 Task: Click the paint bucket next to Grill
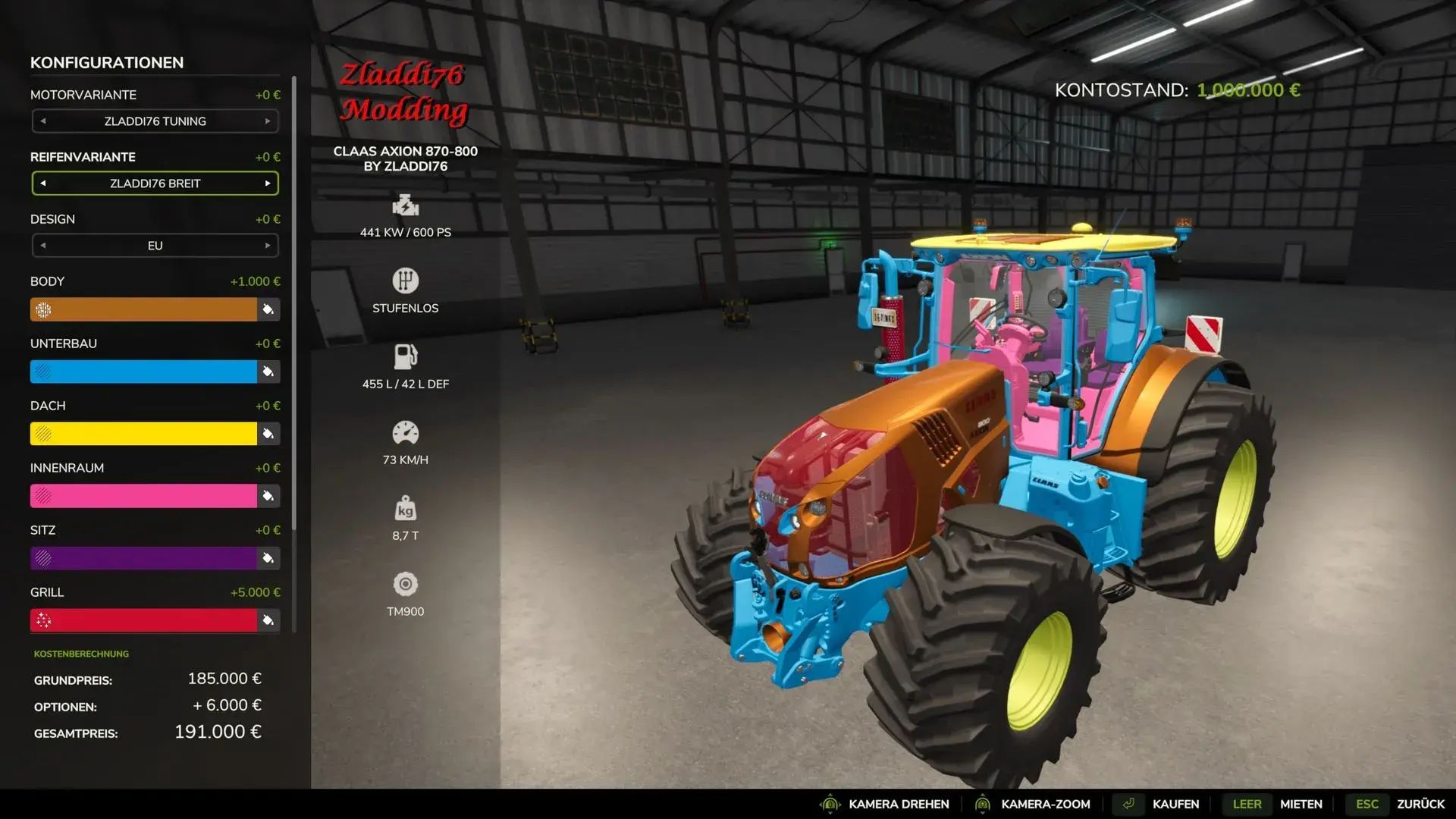click(x=268, y=620)
